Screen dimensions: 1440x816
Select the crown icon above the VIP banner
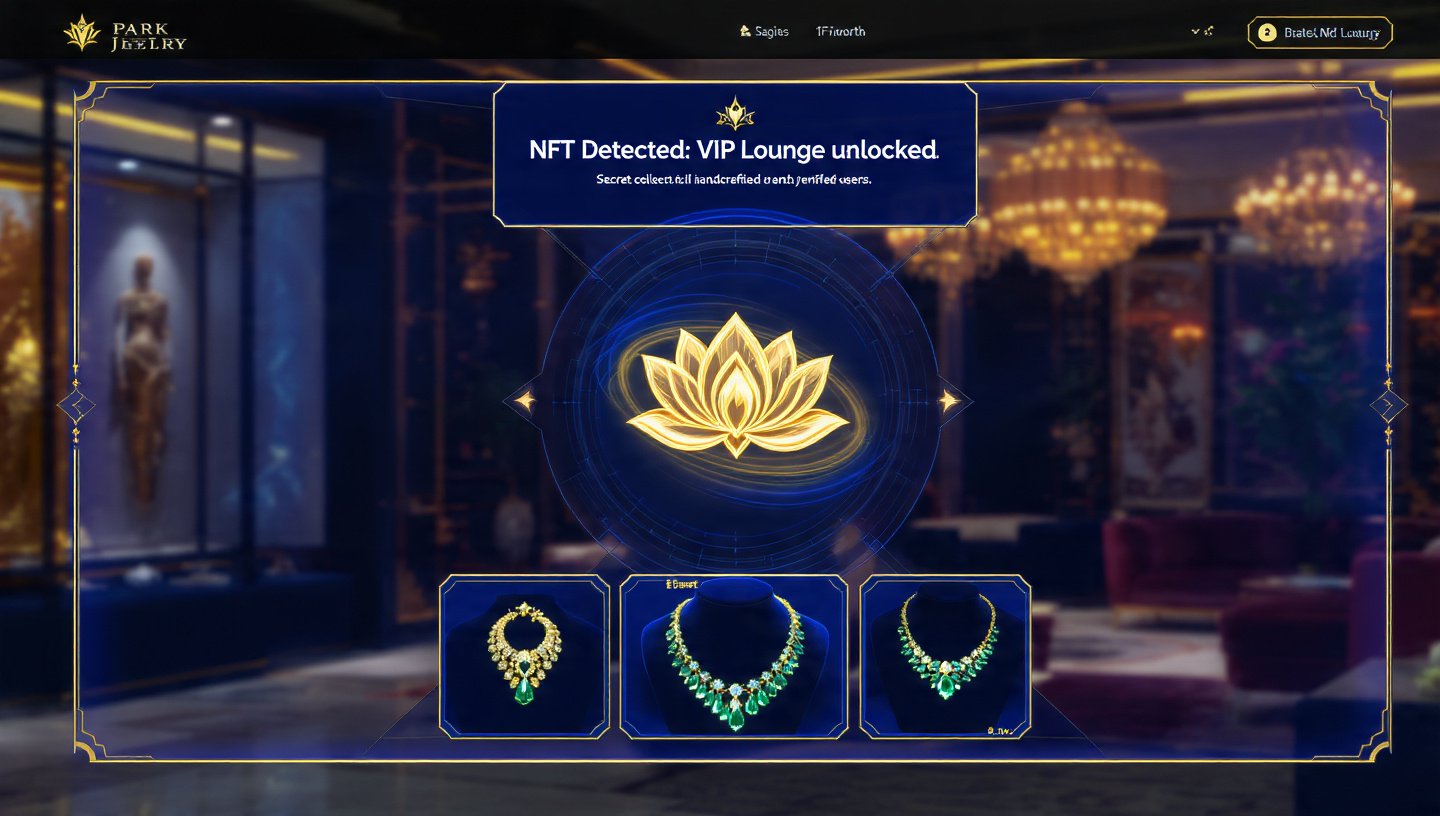(x=735, y=117)
